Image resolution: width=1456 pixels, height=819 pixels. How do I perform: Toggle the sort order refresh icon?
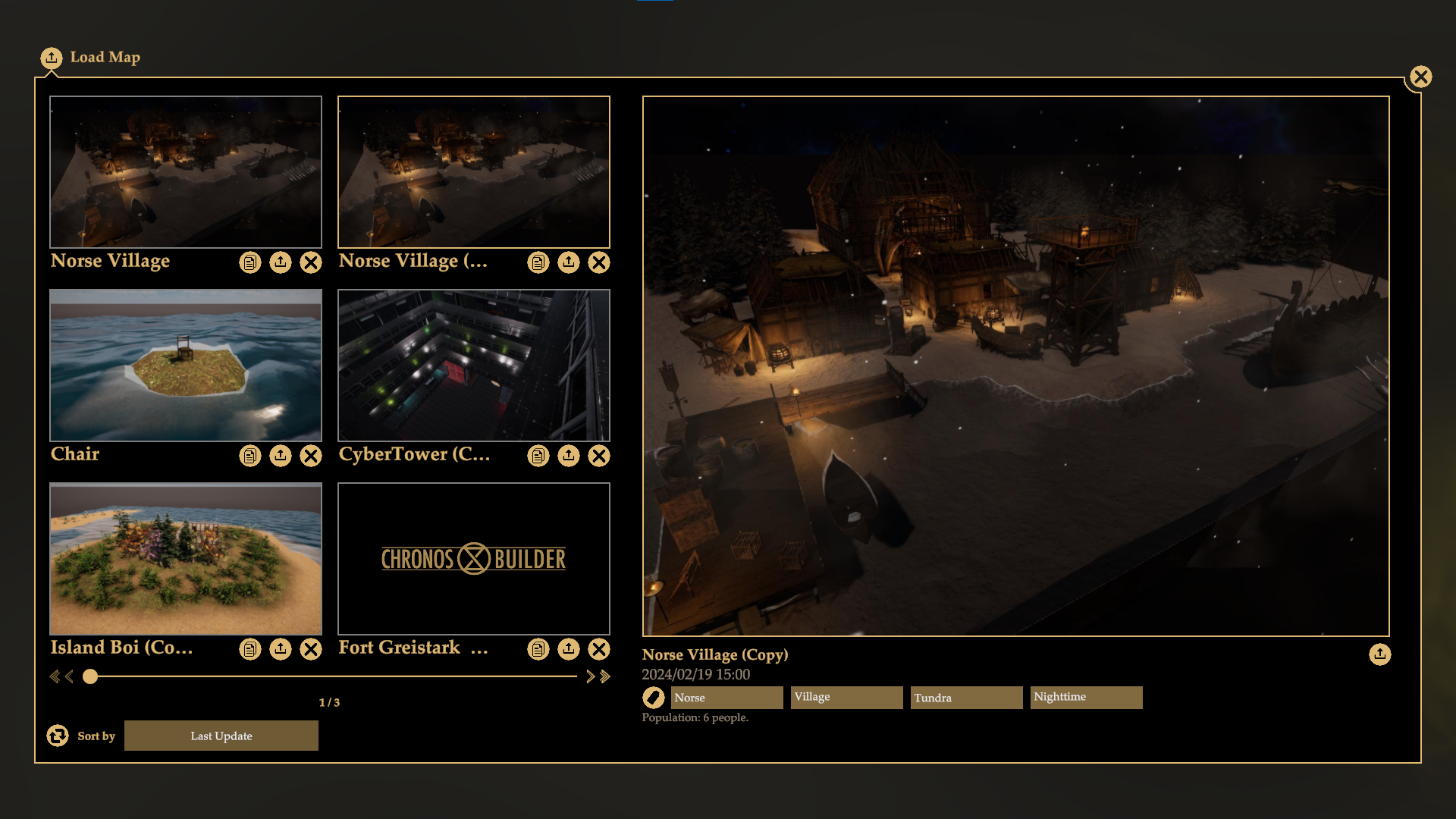[x=58, y=736]
